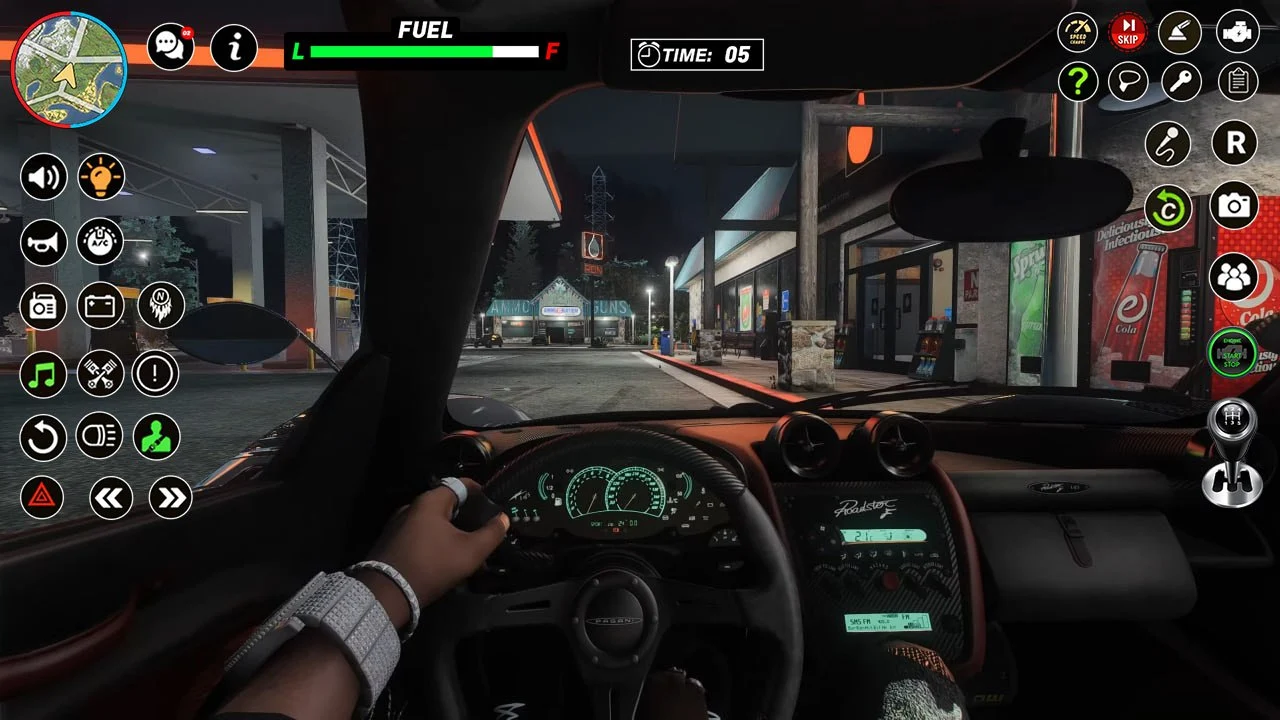Toggle the headlights on

[x=100, y=438]
